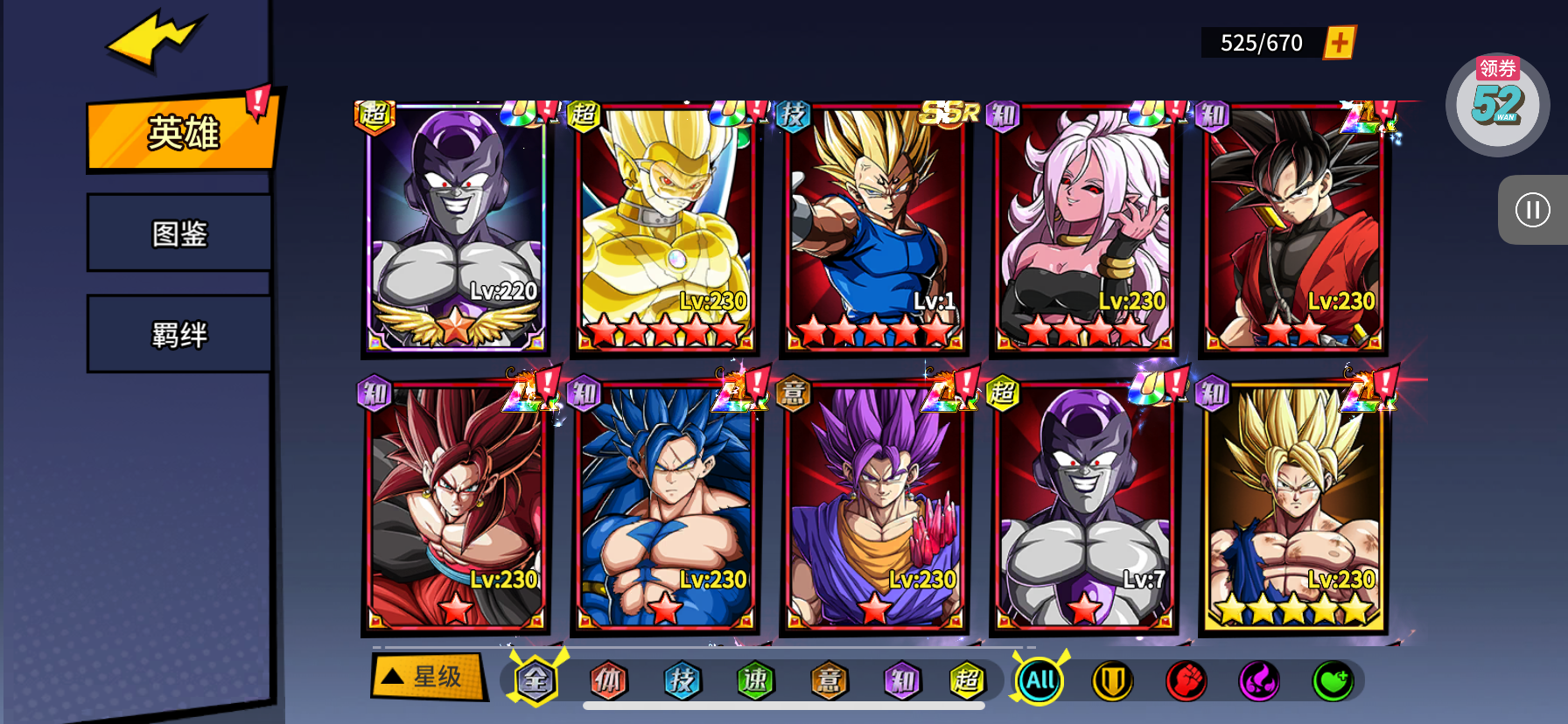The height and width of the screenshot is (724, 1568).
Task: Tap the pause overlay button
Action: pyautogui.click(x=1532, y=210)
